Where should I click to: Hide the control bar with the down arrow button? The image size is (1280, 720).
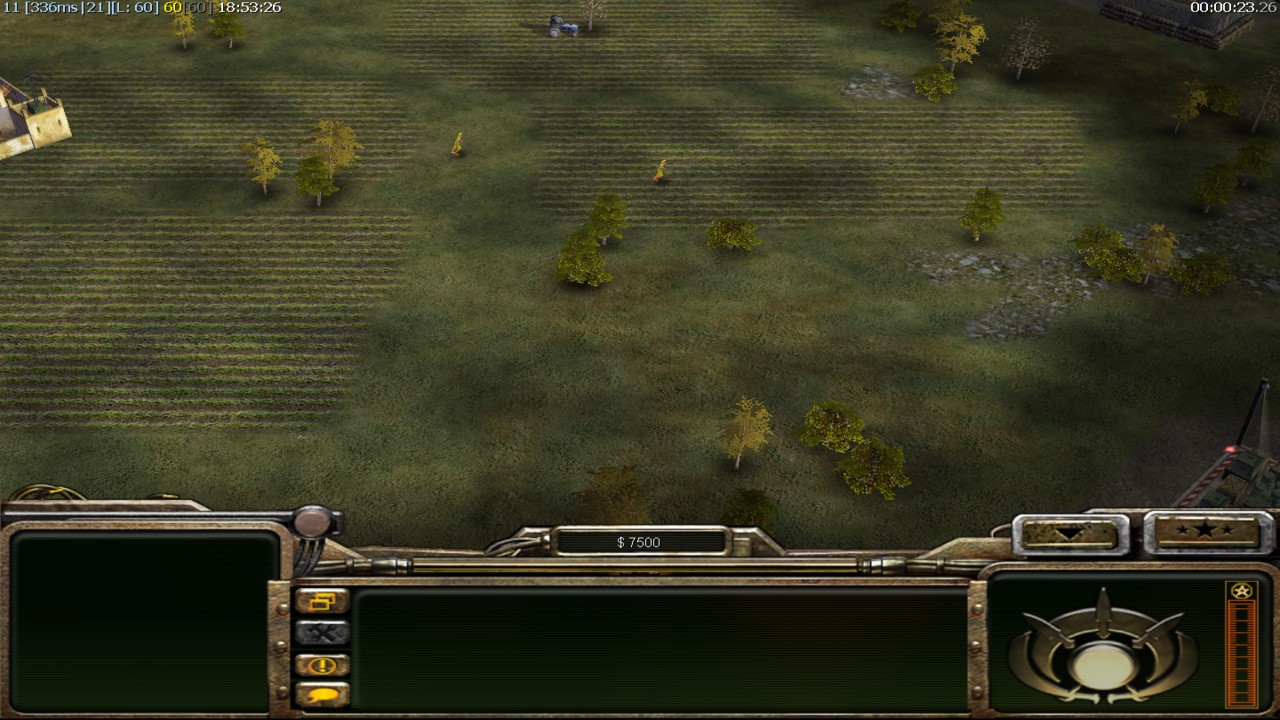click(x=1069, y=534)
